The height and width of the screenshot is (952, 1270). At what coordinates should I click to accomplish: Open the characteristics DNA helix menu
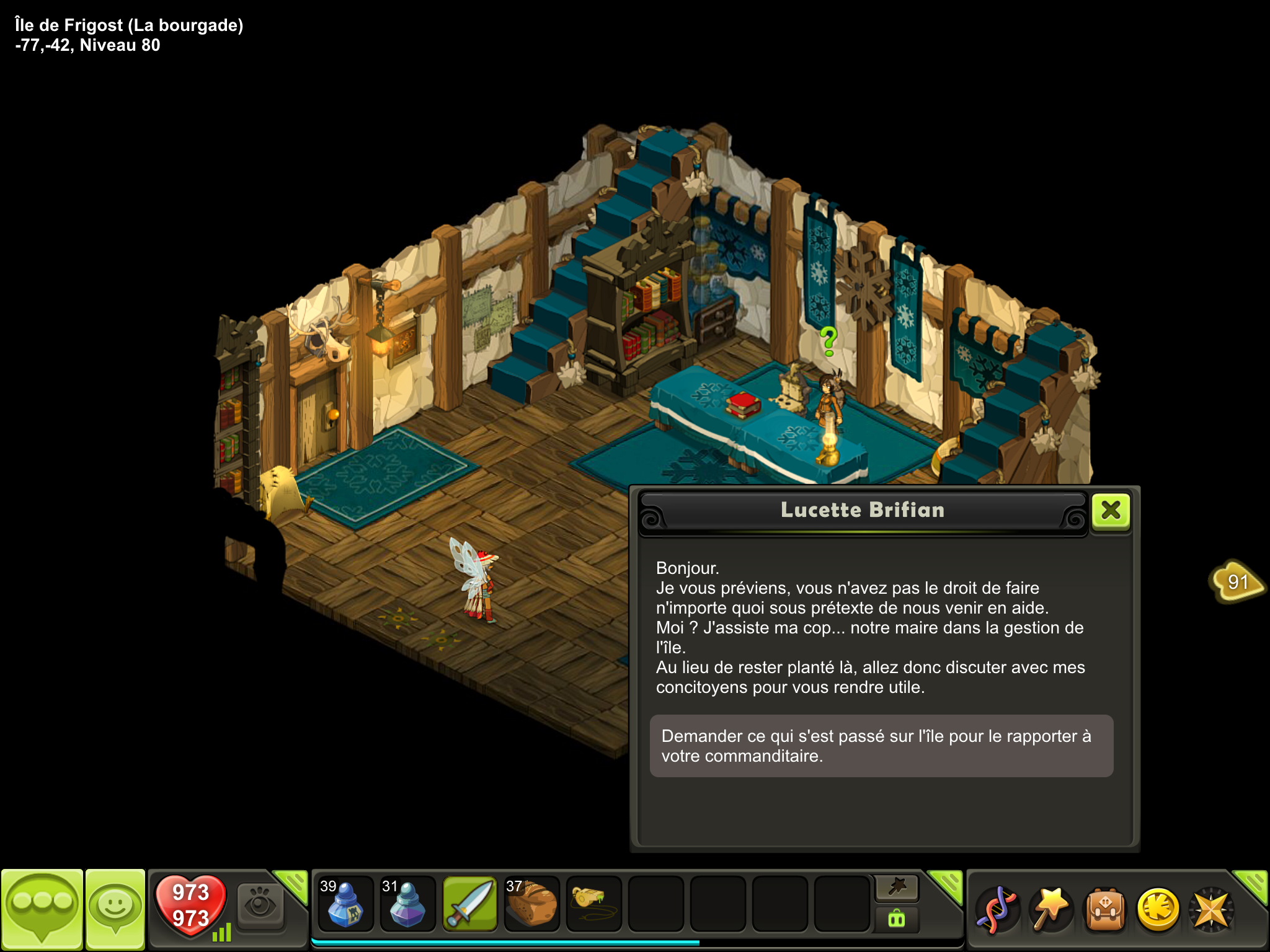click(997, 909)
